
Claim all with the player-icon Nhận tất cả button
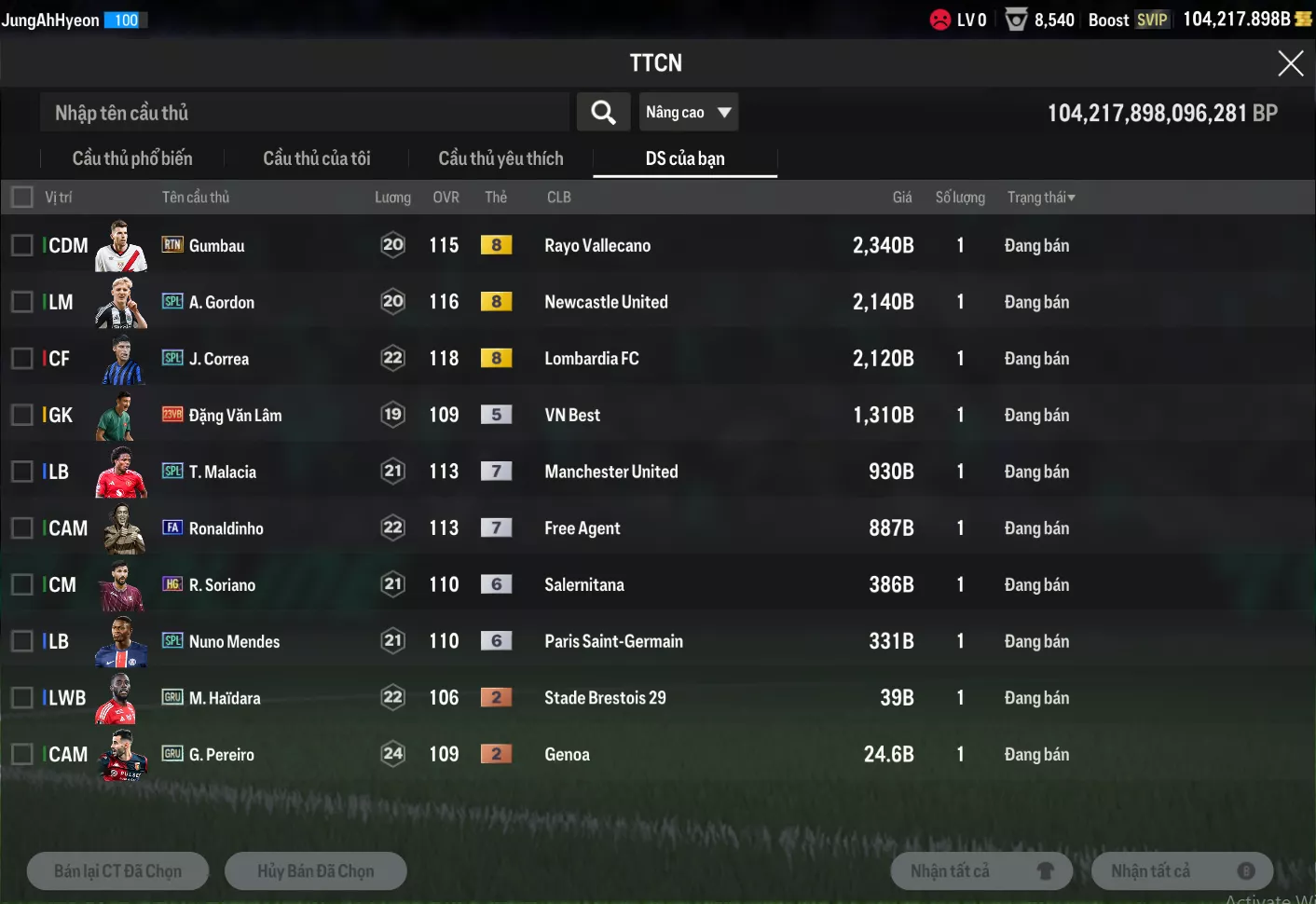pyautogui.click(x=981, y=871)
